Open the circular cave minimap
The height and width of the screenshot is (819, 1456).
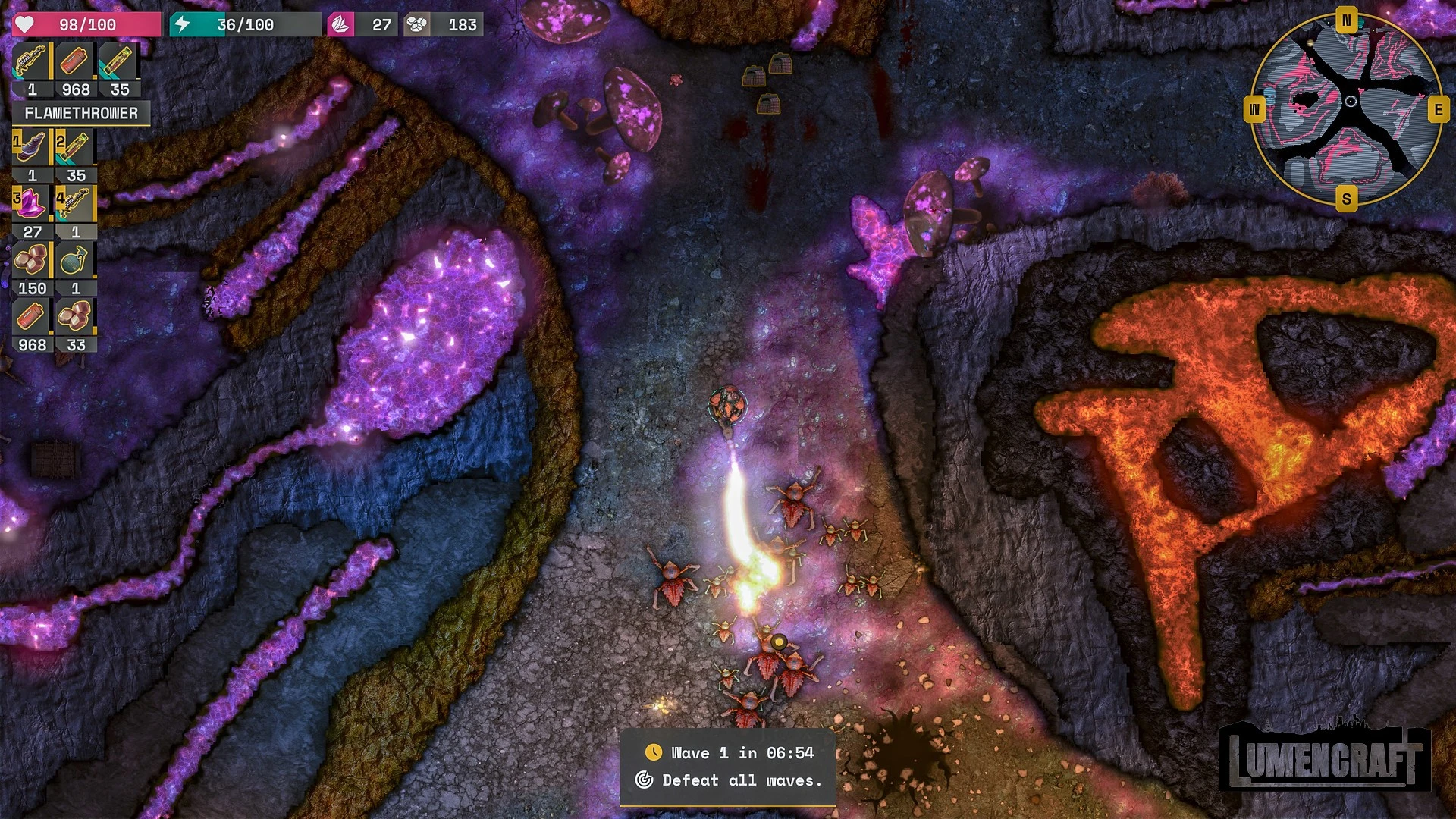tap(1346, 110)
